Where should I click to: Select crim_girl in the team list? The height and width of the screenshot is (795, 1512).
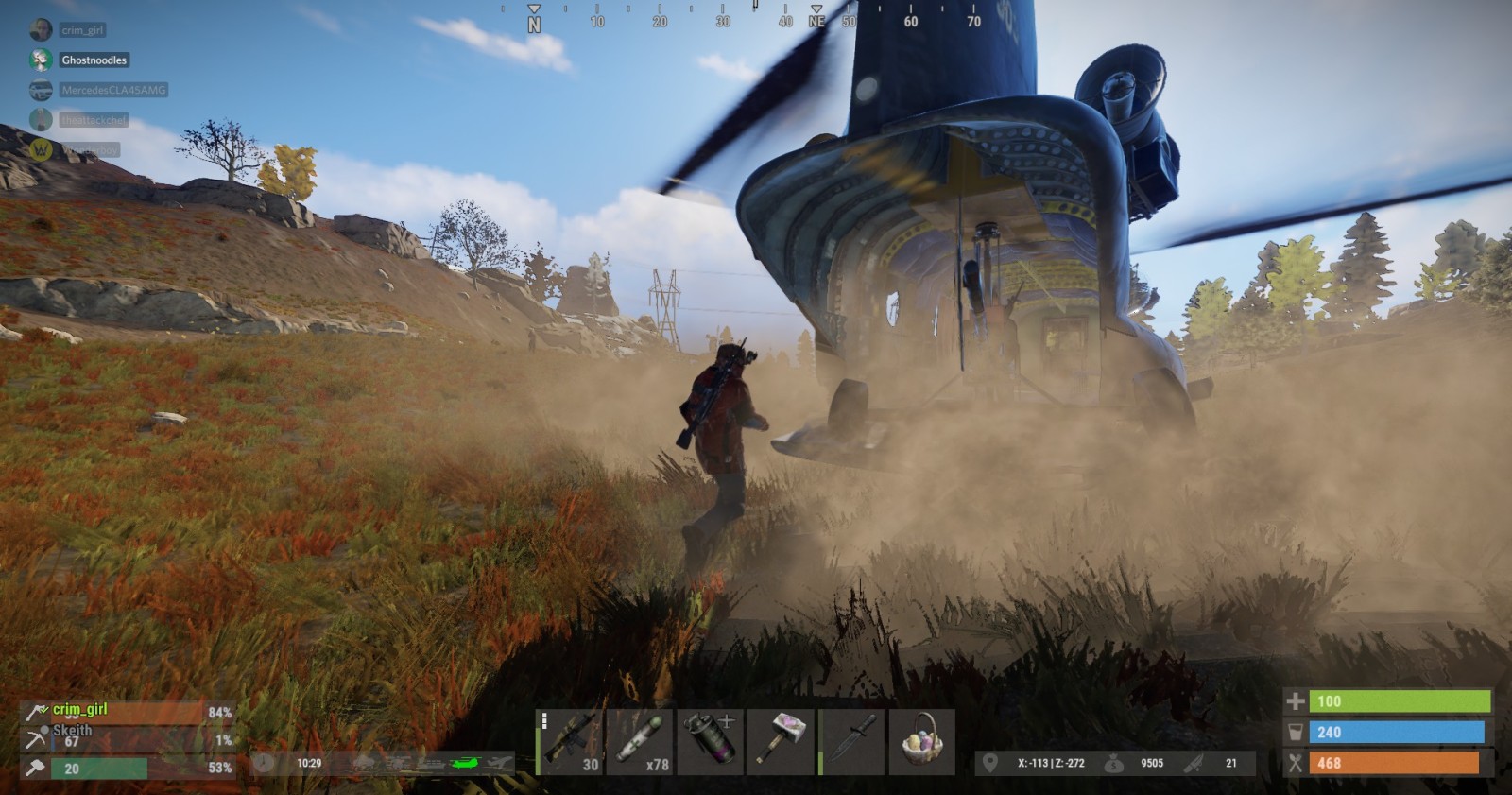80,710
